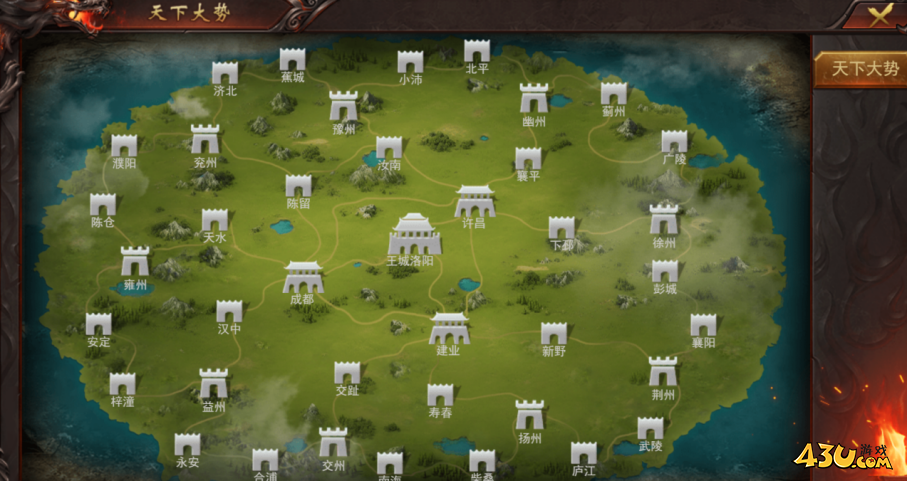Choose the 许昌 city marker
This screenshot has height=481, width=907.
click(x=474, y=203)
